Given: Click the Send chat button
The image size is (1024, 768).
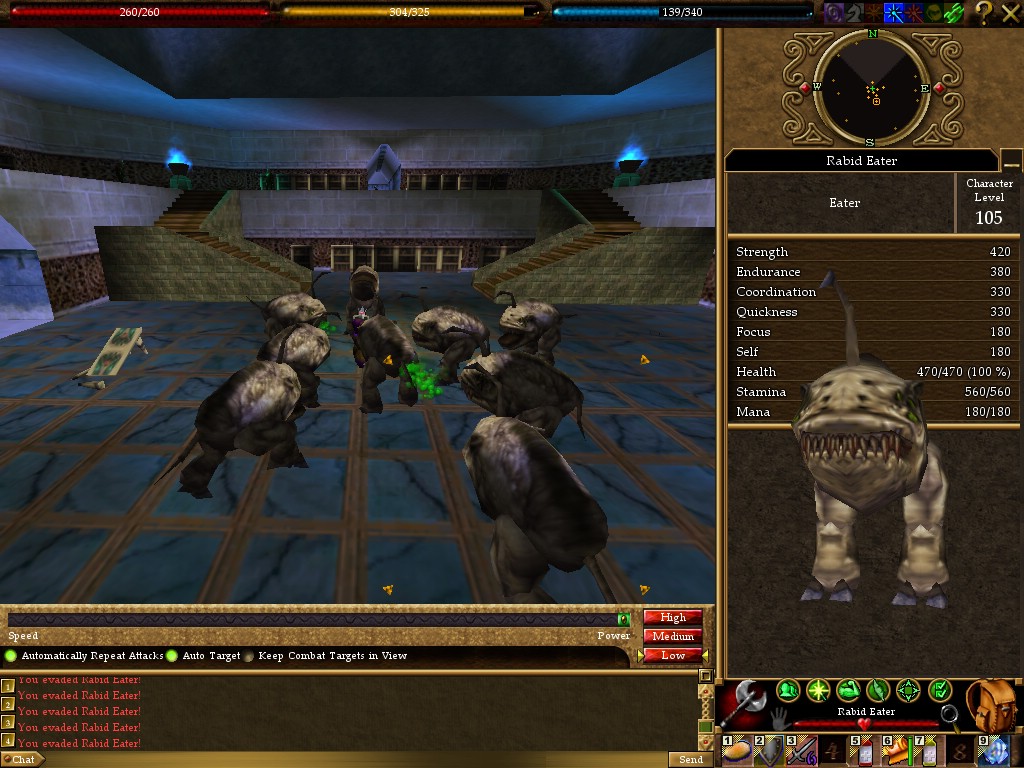Looking at the screenshot, I should coord(690,760).
